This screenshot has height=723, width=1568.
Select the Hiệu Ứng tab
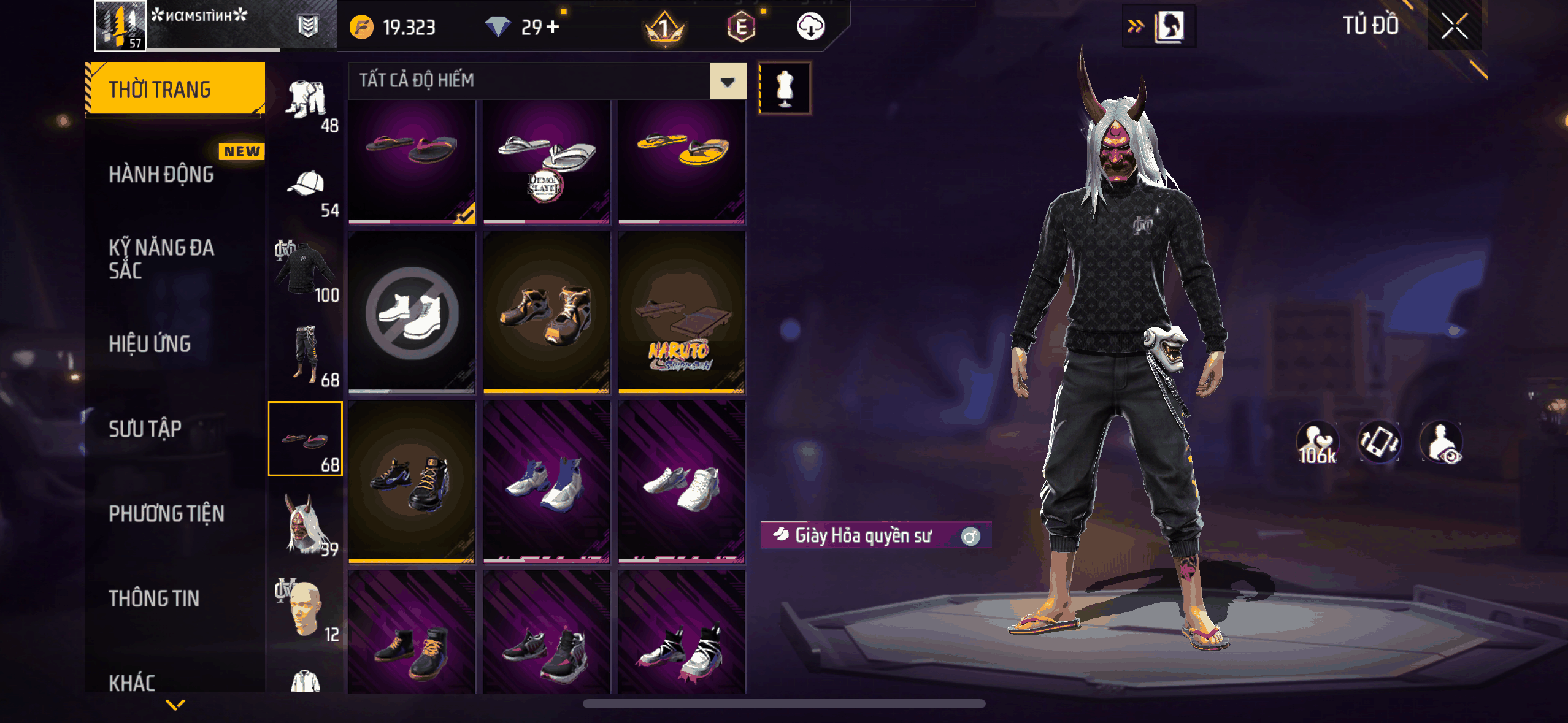click(x=150, y=344)
